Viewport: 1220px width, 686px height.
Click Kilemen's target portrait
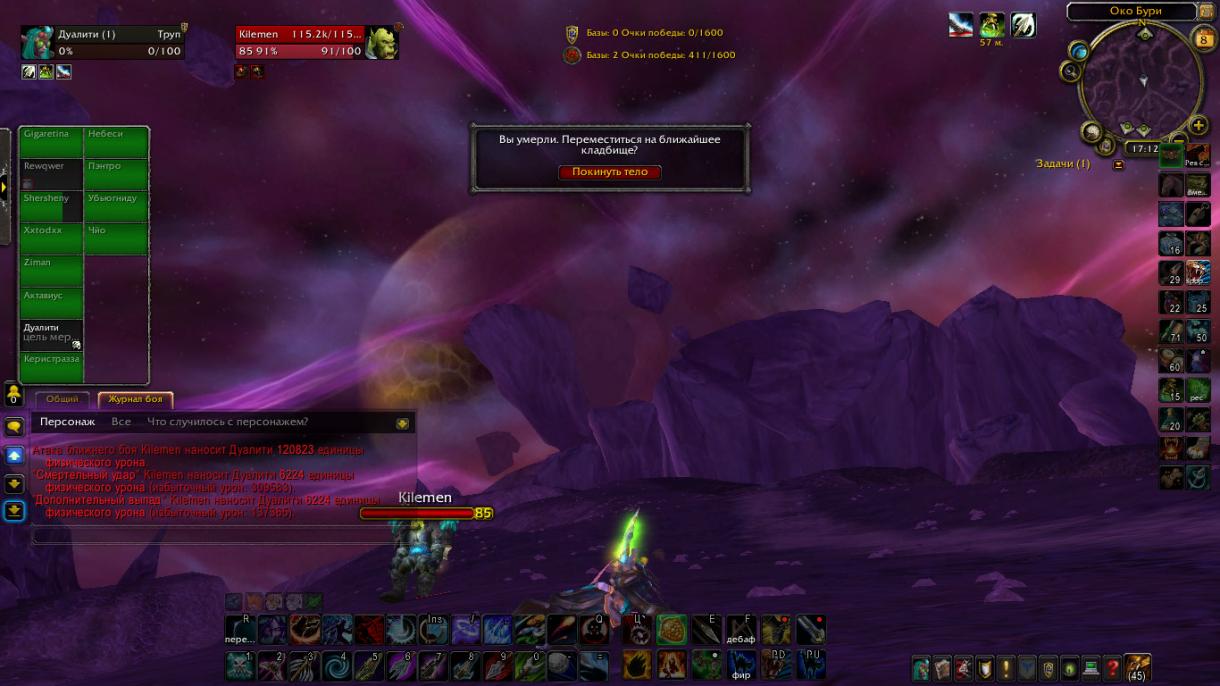pos(381,42)
